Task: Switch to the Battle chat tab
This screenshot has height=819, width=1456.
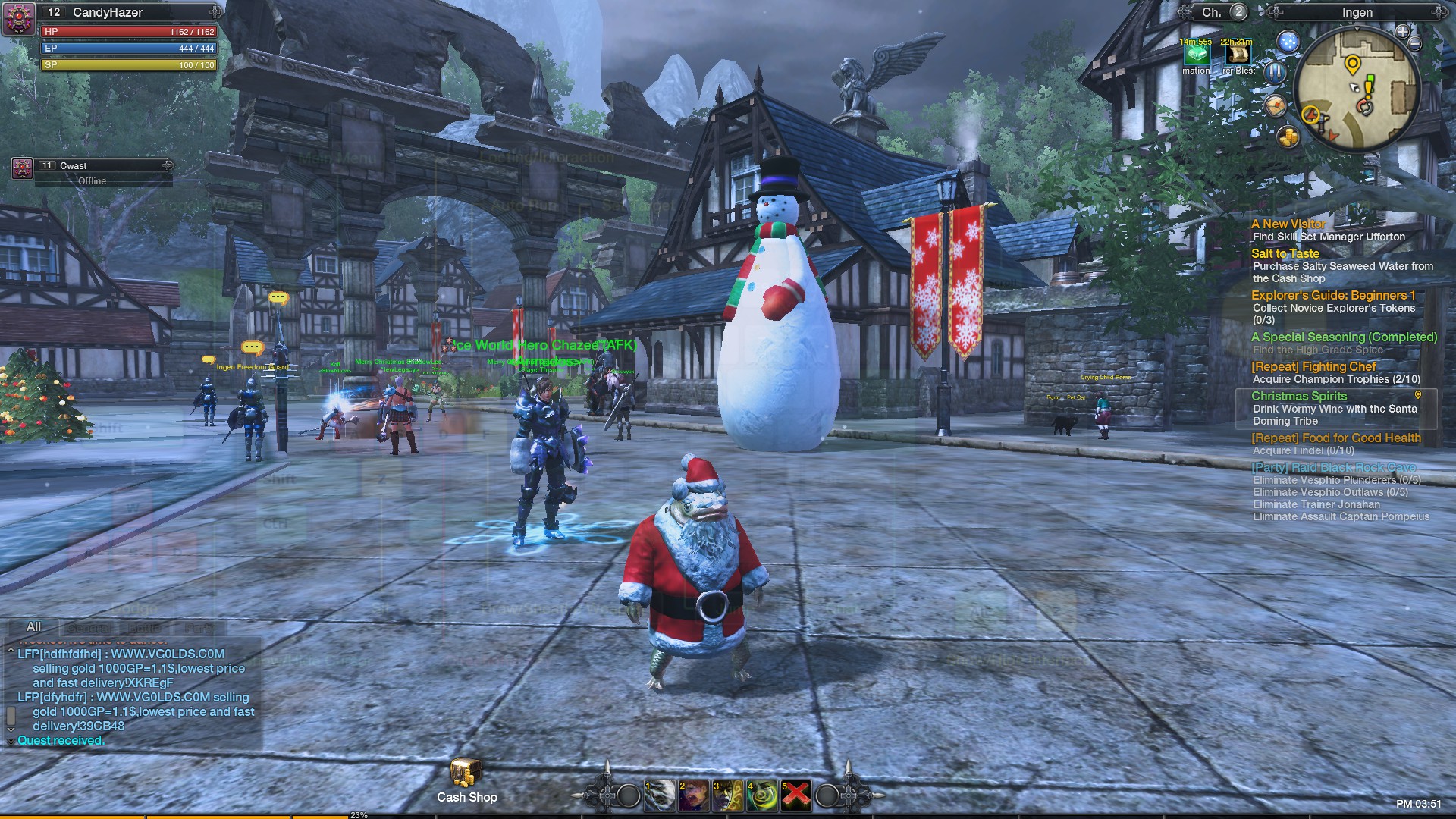Action: (144, 627)
